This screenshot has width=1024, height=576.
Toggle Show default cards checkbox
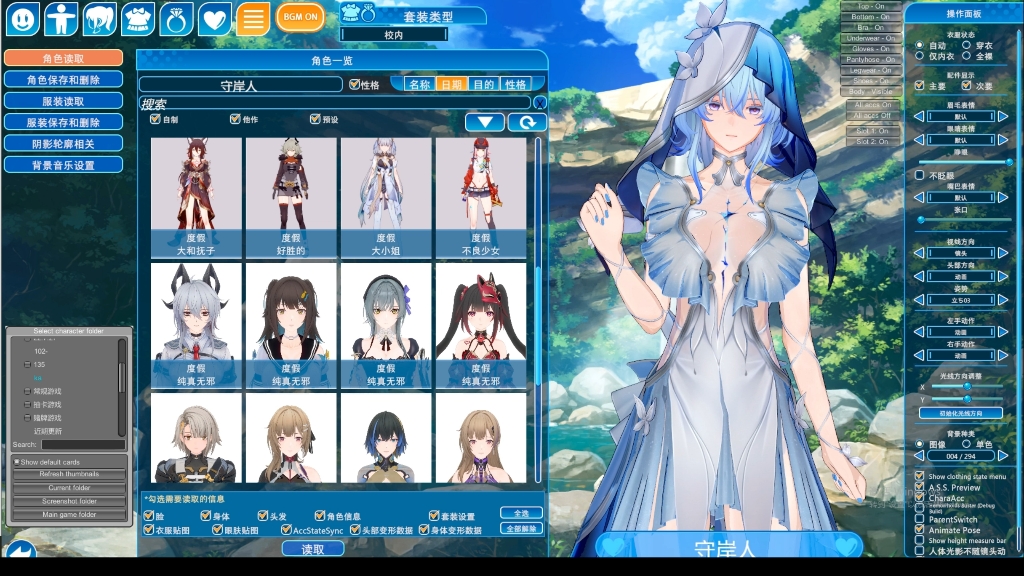(17, 462)
